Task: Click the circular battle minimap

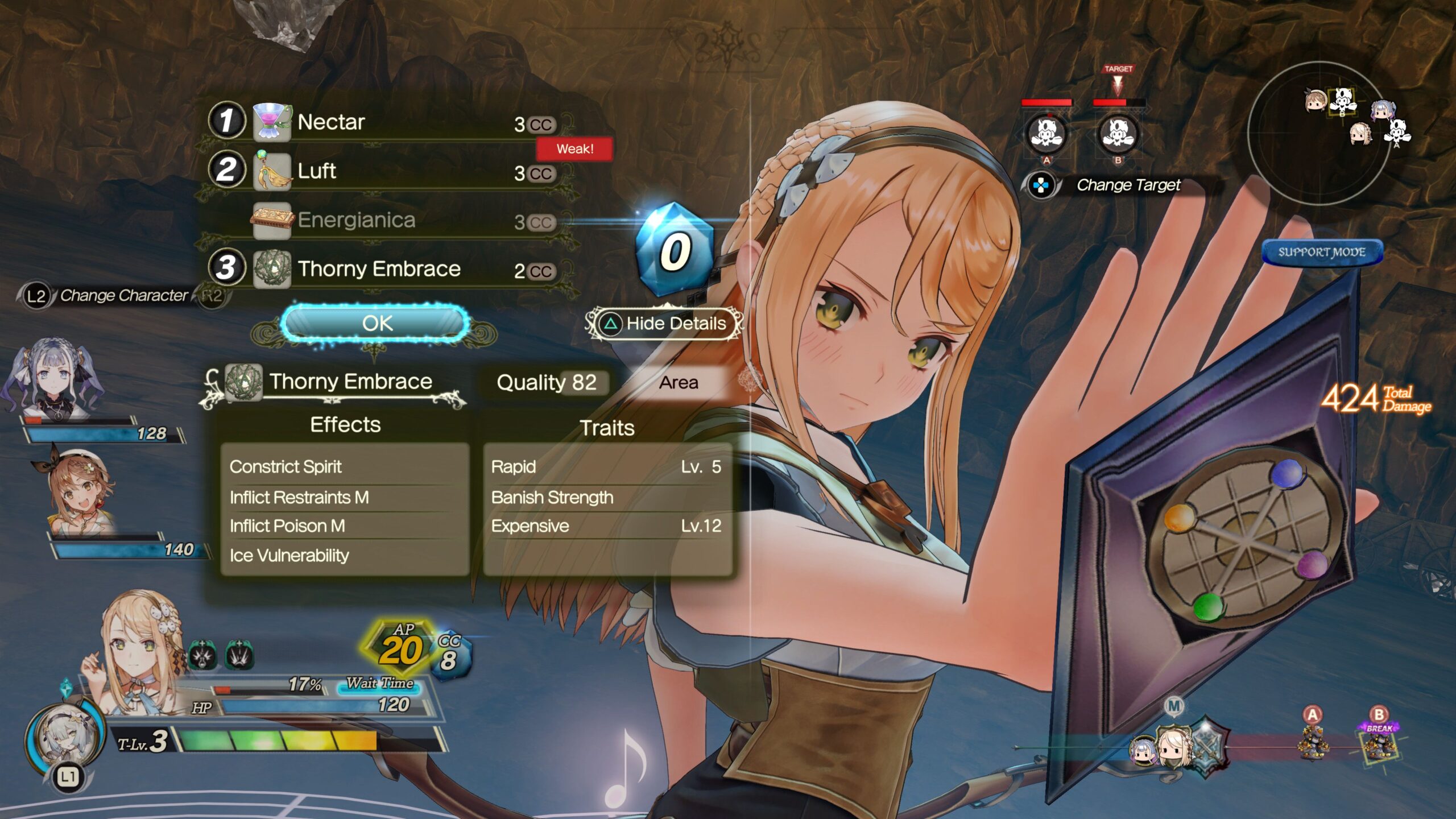Action: [x=1319, y=134]
